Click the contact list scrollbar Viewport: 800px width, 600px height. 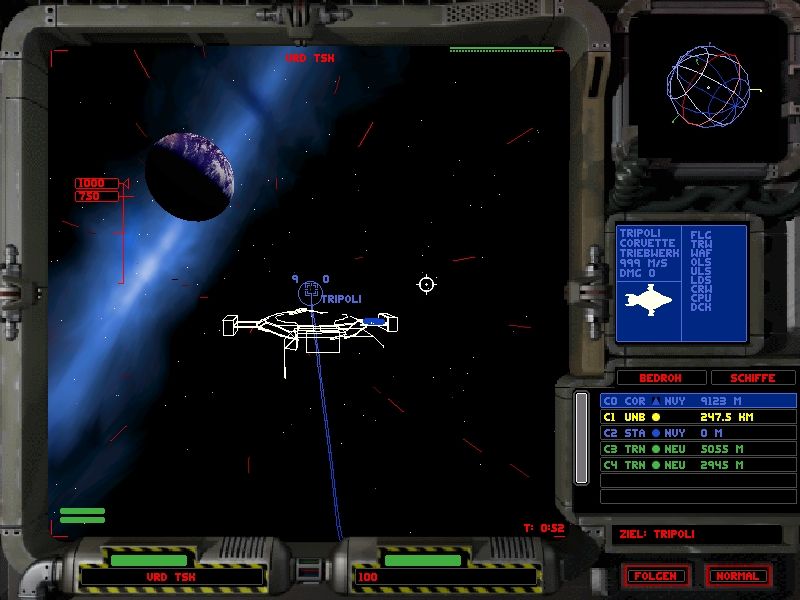[x=581, y=438]
